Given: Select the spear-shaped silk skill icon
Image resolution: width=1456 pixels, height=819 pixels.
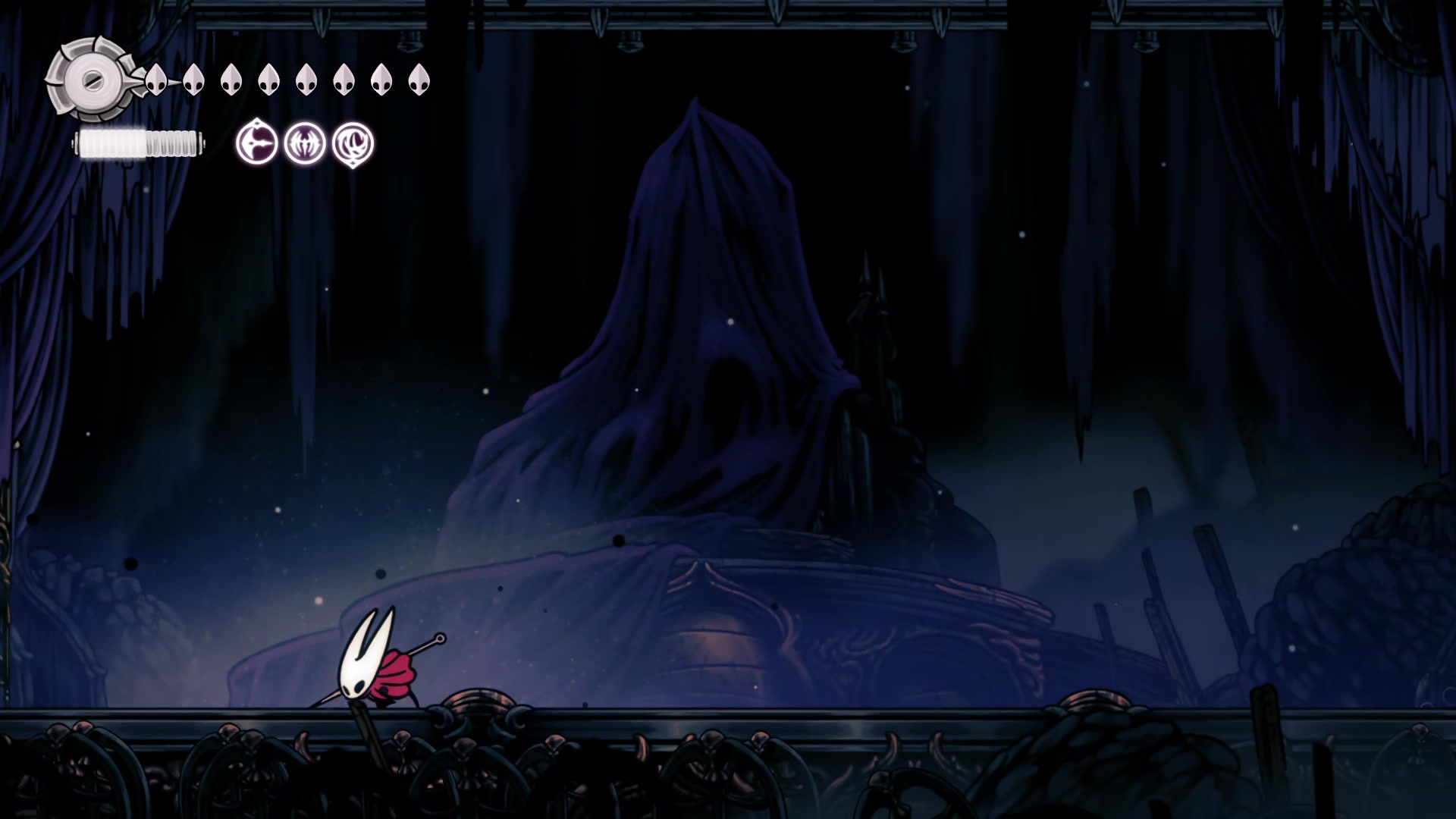Looking at the screenshot, I should point(256,143).
